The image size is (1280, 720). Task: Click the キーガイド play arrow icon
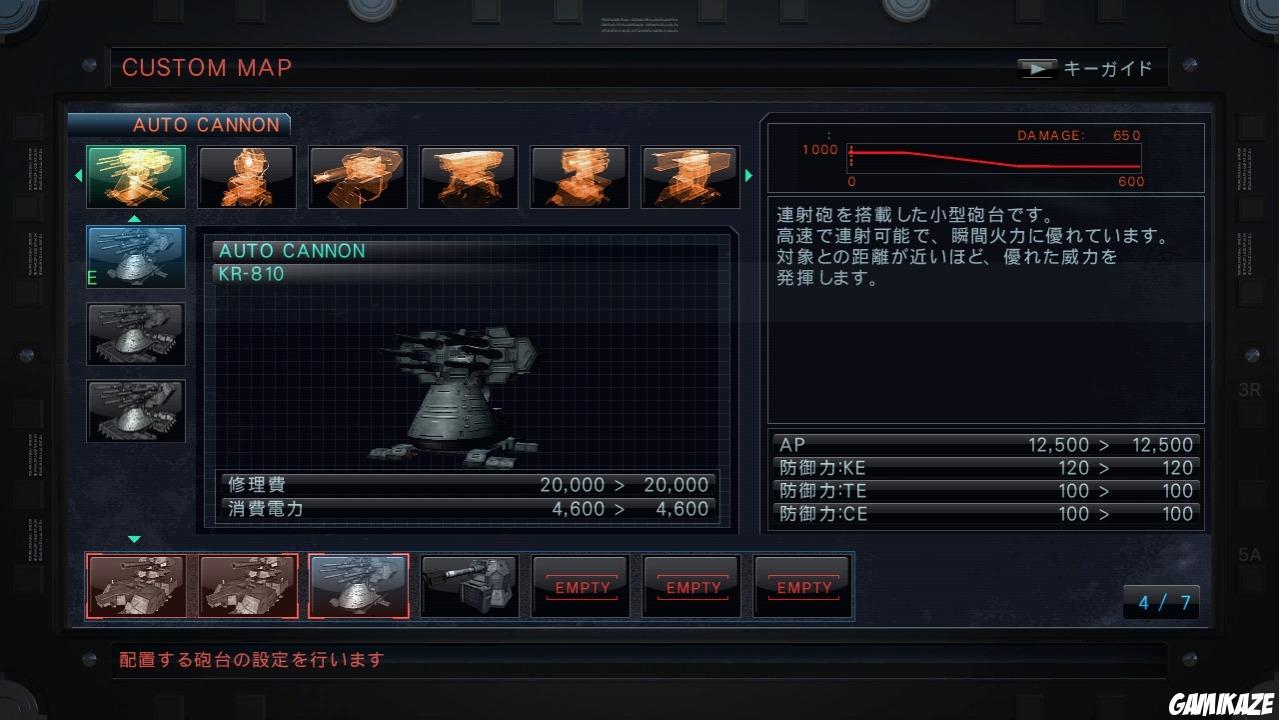click(1037, 68)
